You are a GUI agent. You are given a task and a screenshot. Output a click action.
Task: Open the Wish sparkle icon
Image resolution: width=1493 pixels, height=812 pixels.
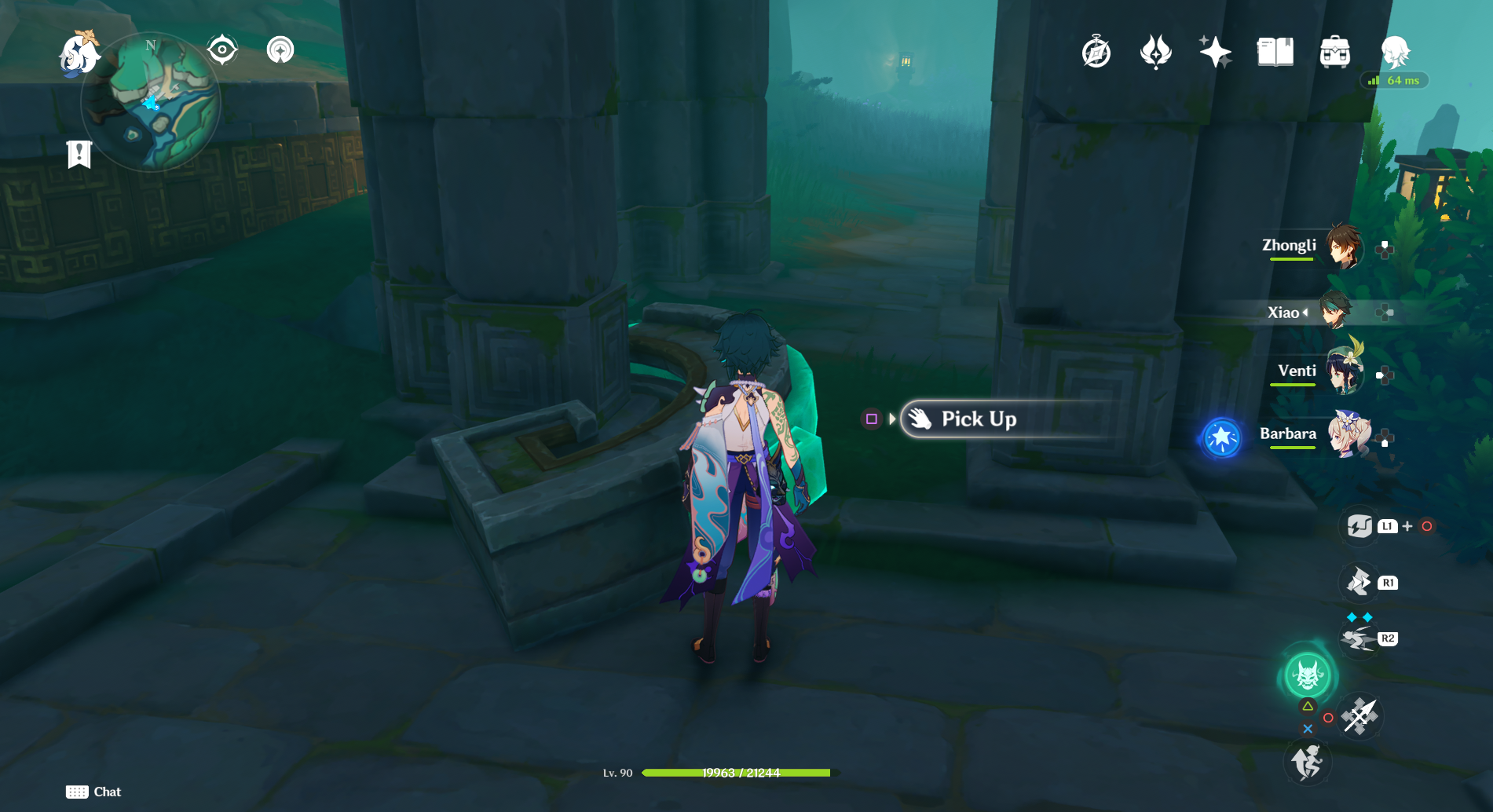click(x=1216, y=52)
